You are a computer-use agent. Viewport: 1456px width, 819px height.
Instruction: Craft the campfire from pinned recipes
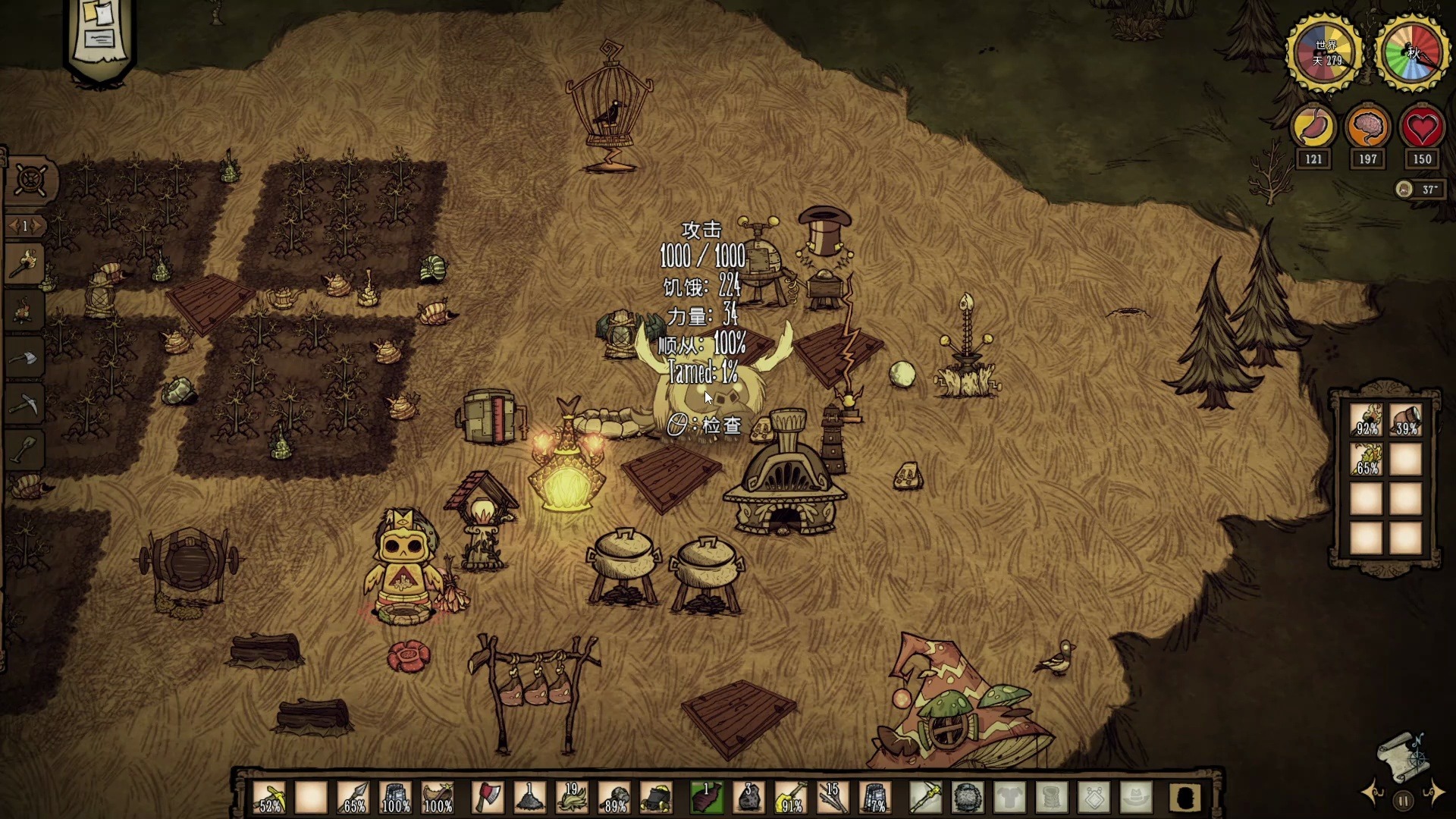pyautogui.click(x=24, y=311)
